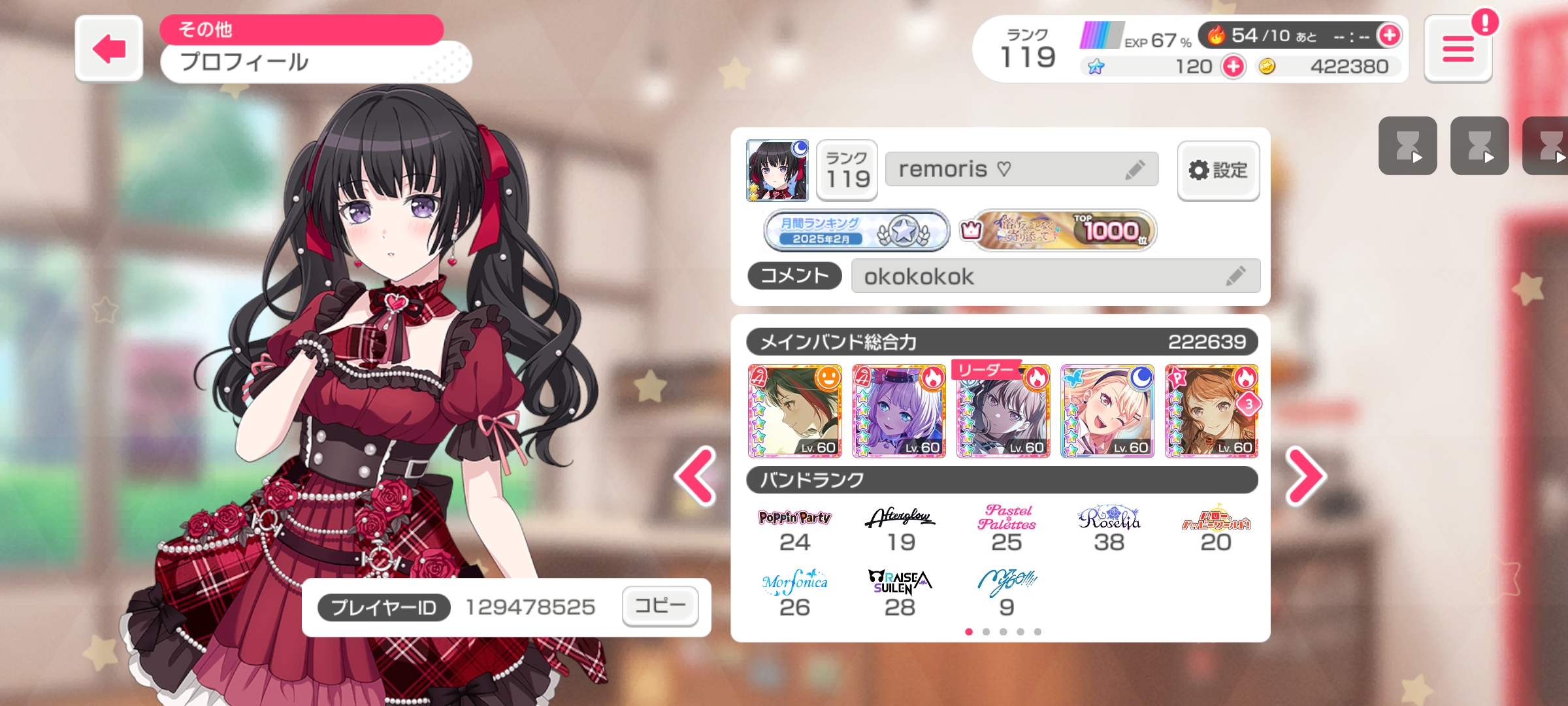Select the profile avatar icon
Screen dimensions: 1568x706
click(777, 170)
